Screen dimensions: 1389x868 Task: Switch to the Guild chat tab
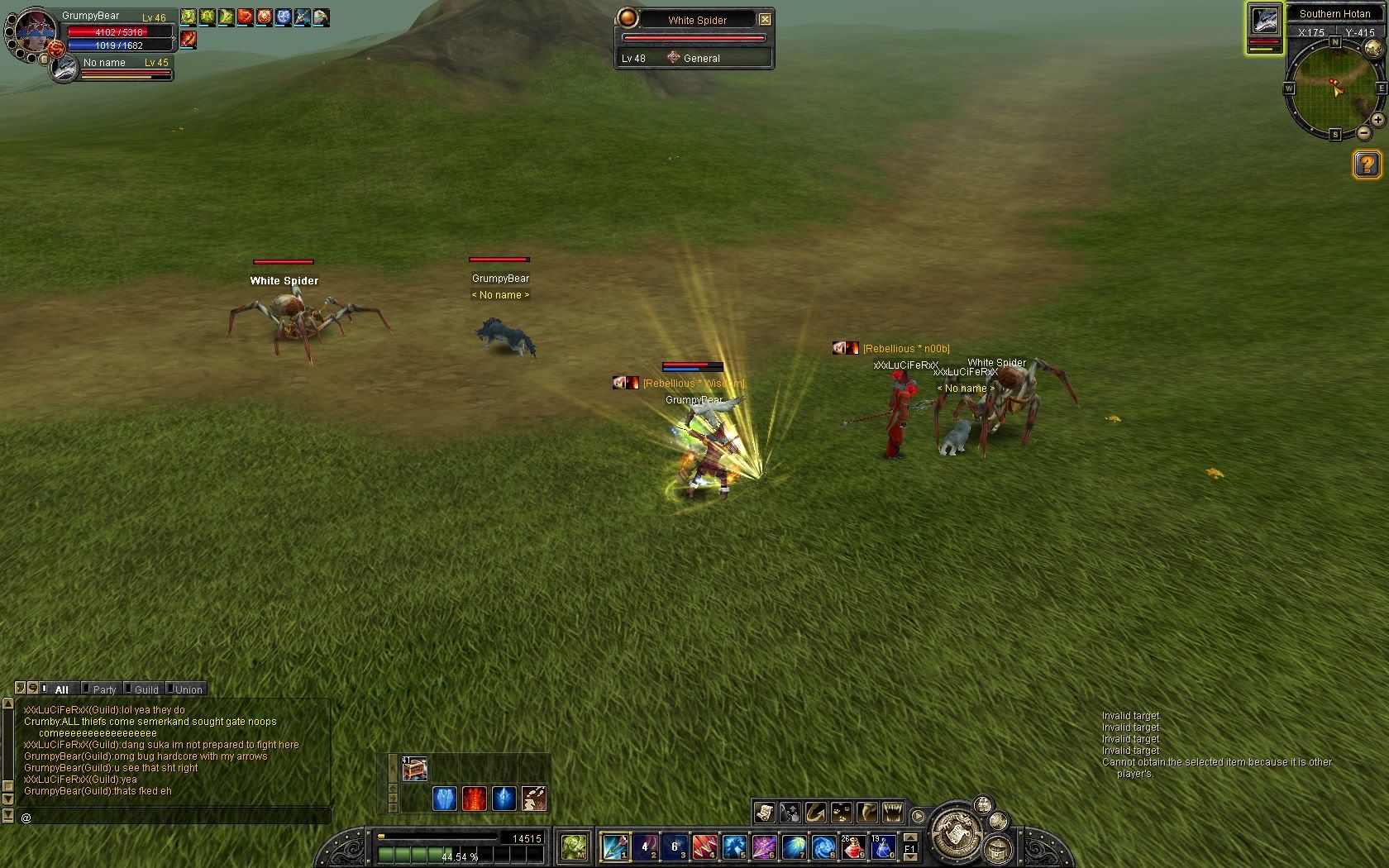point(146,689)
